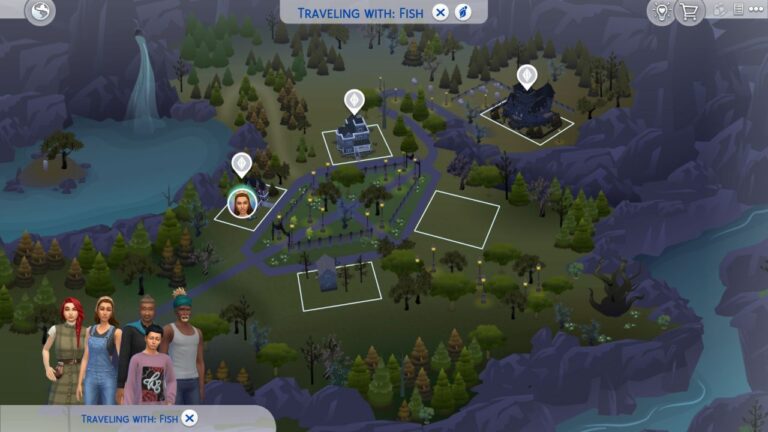Open the shopping cart store

click(x=688, y=12)
